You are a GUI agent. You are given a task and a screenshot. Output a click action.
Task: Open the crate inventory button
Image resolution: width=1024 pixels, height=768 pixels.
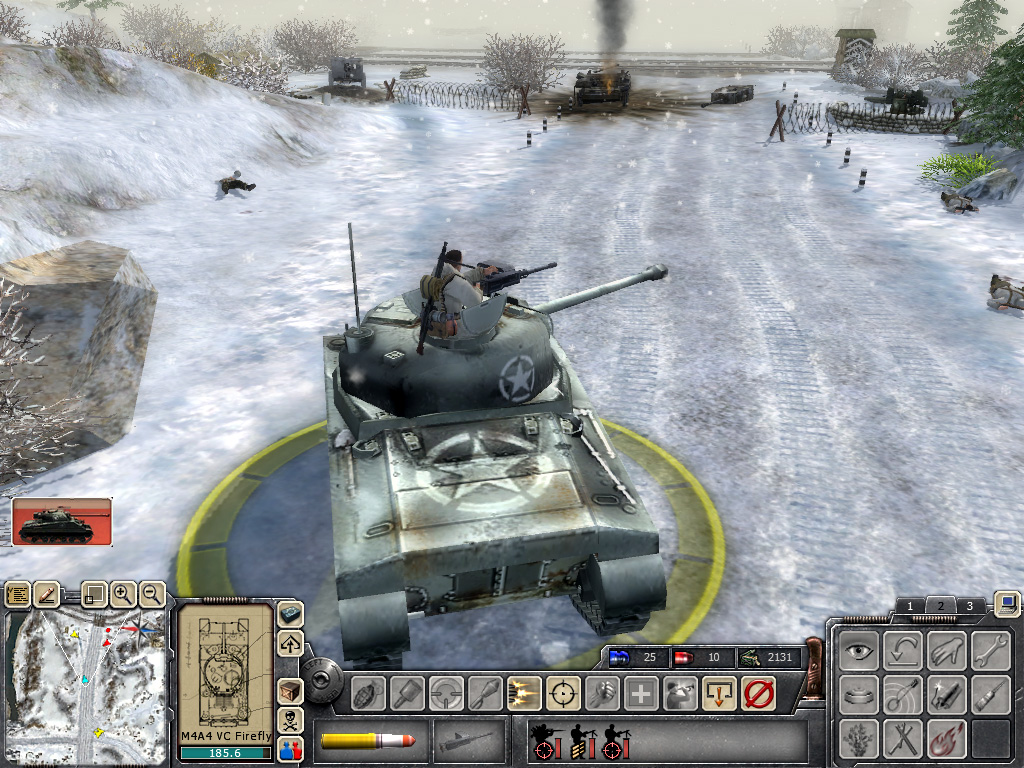tap(290, 691)
